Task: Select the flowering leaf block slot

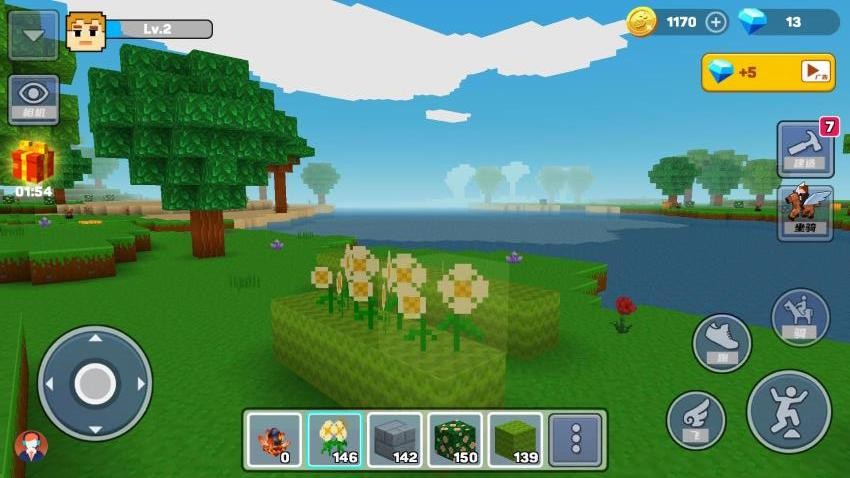Action: (x=455, y=440)
